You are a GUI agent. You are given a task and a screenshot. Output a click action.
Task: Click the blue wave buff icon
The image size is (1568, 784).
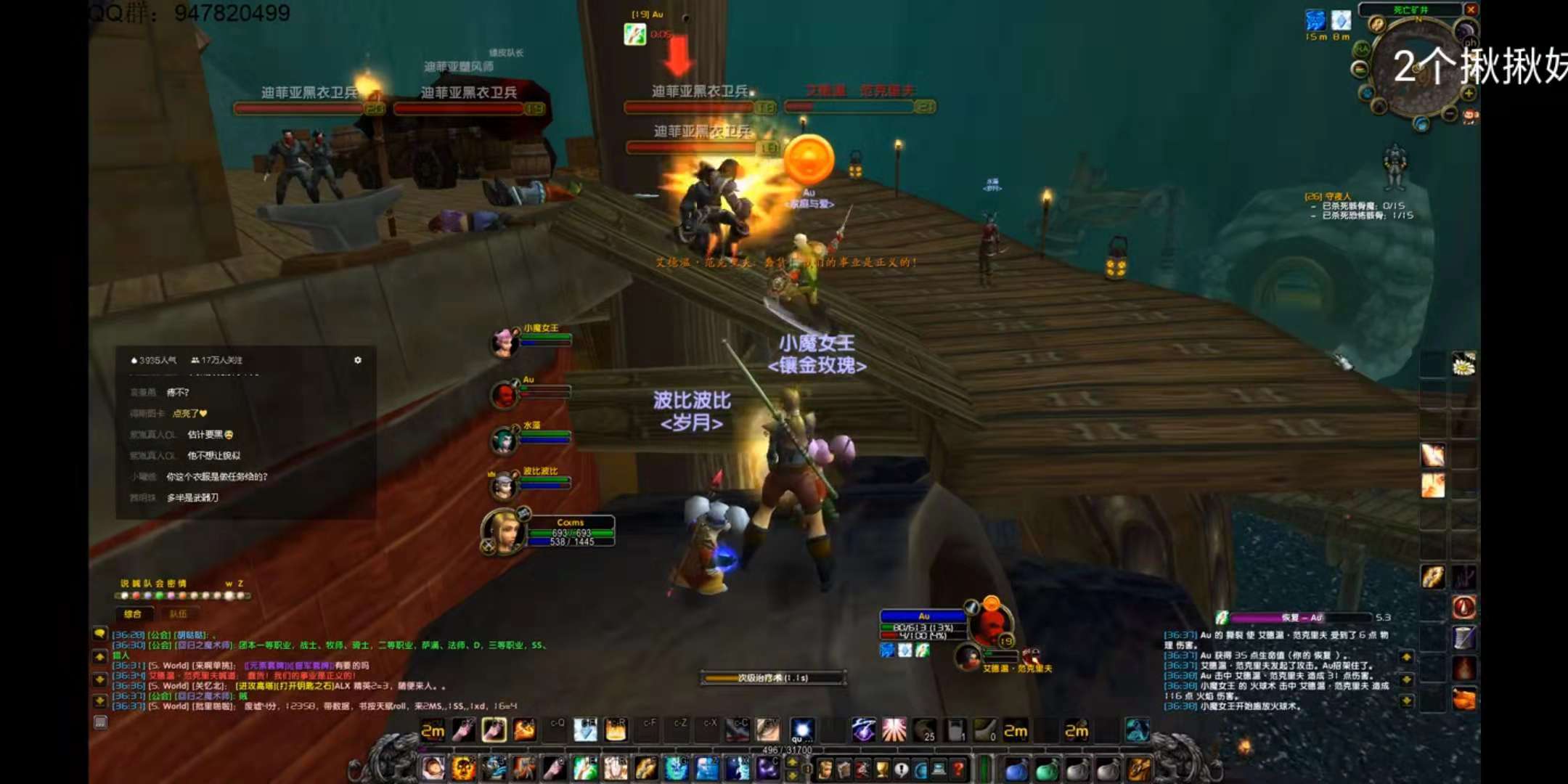pyautogui.click(x=1315, y=20)
